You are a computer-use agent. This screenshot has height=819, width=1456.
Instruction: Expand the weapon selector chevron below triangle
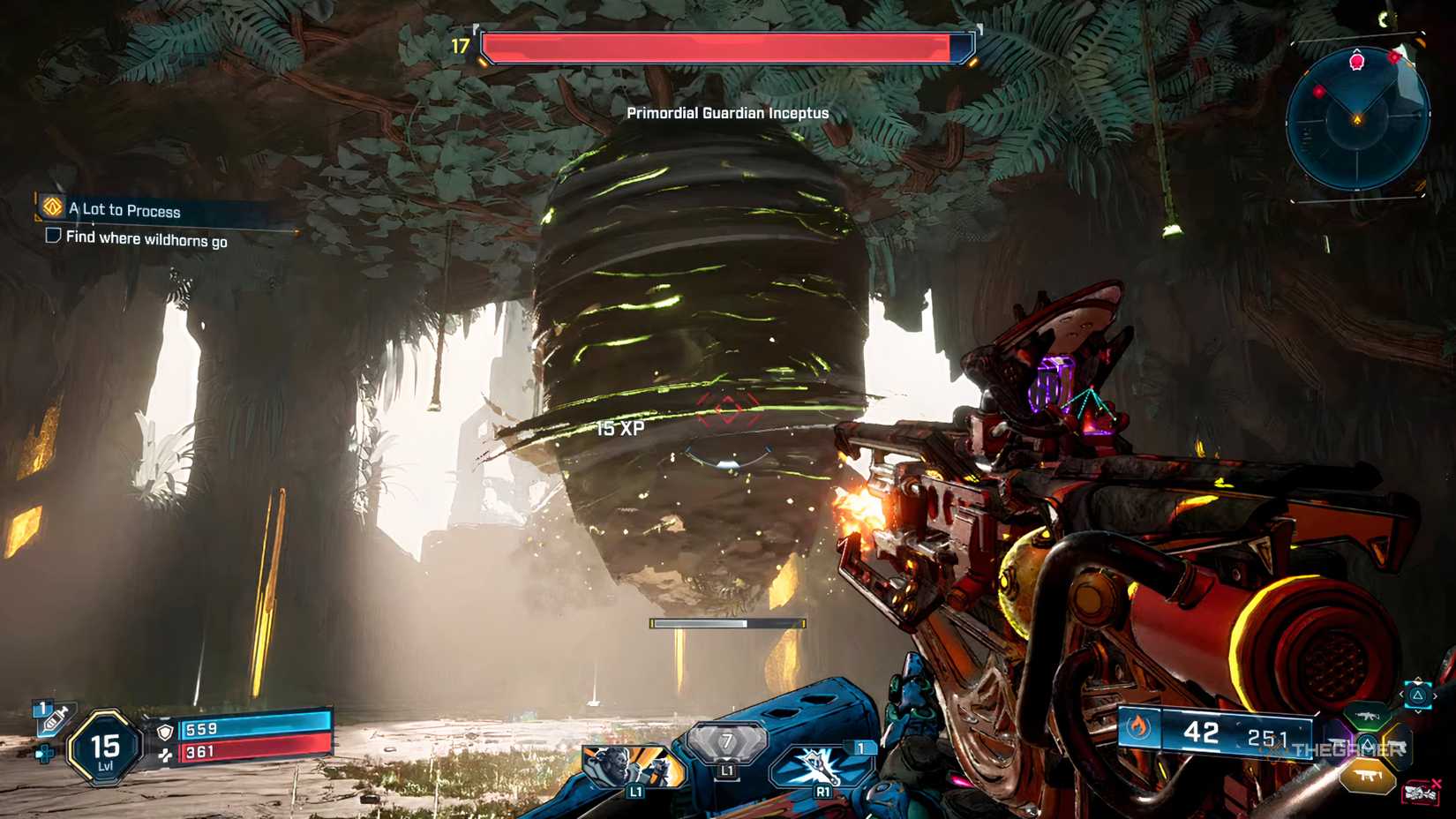[1418, 711]
